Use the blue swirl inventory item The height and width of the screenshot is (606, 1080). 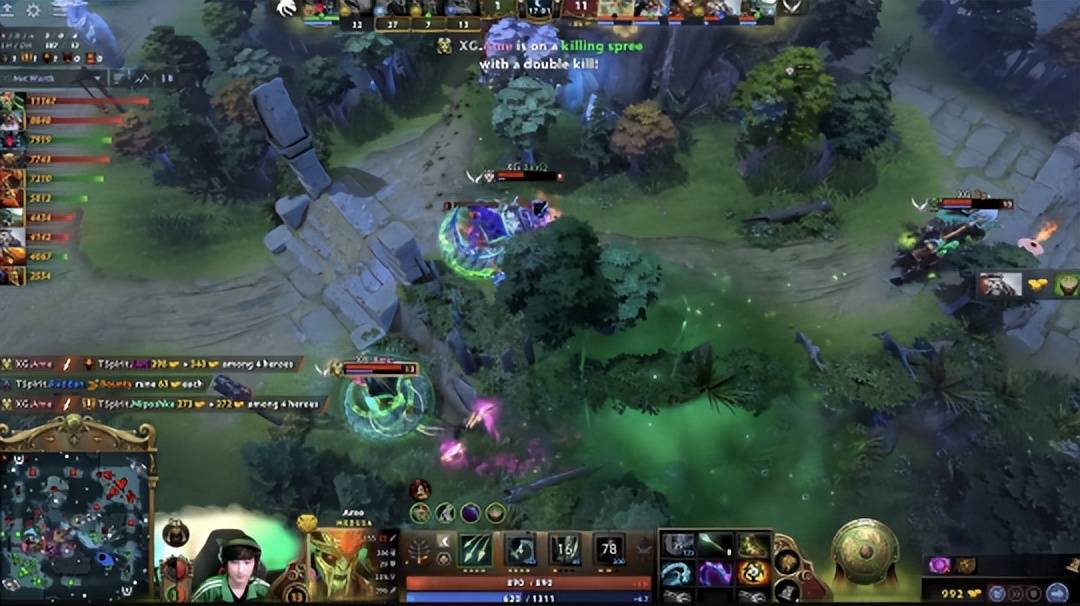[679, 573]
